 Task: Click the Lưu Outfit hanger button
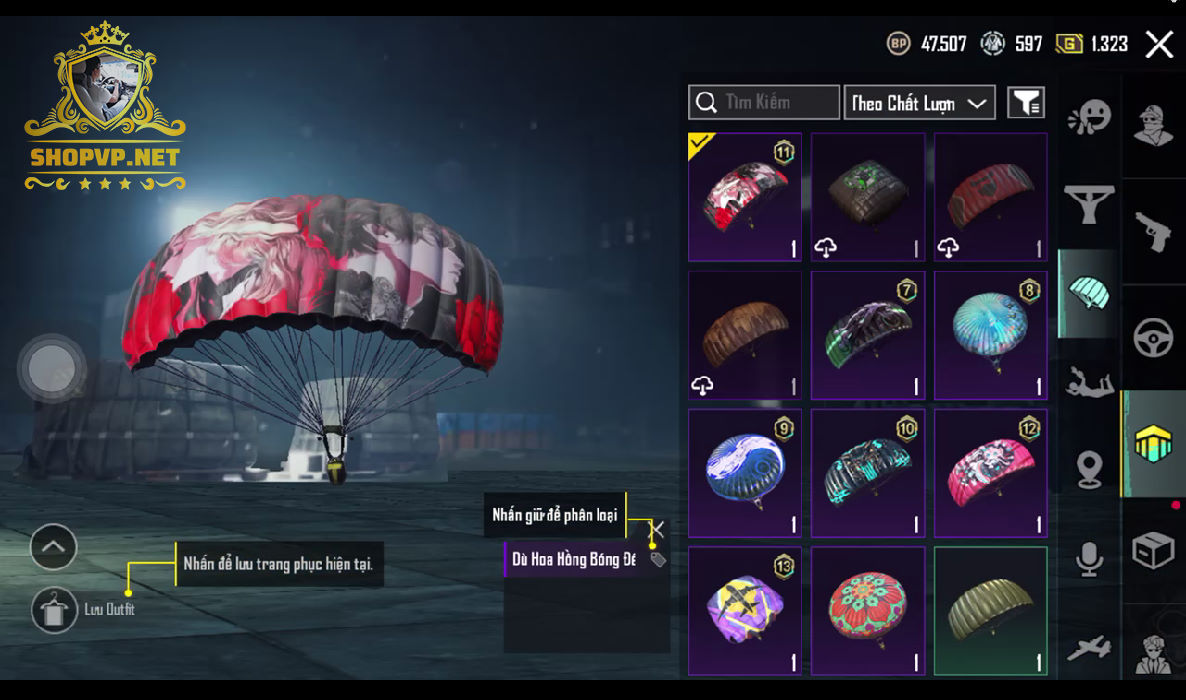pos(54,610)
